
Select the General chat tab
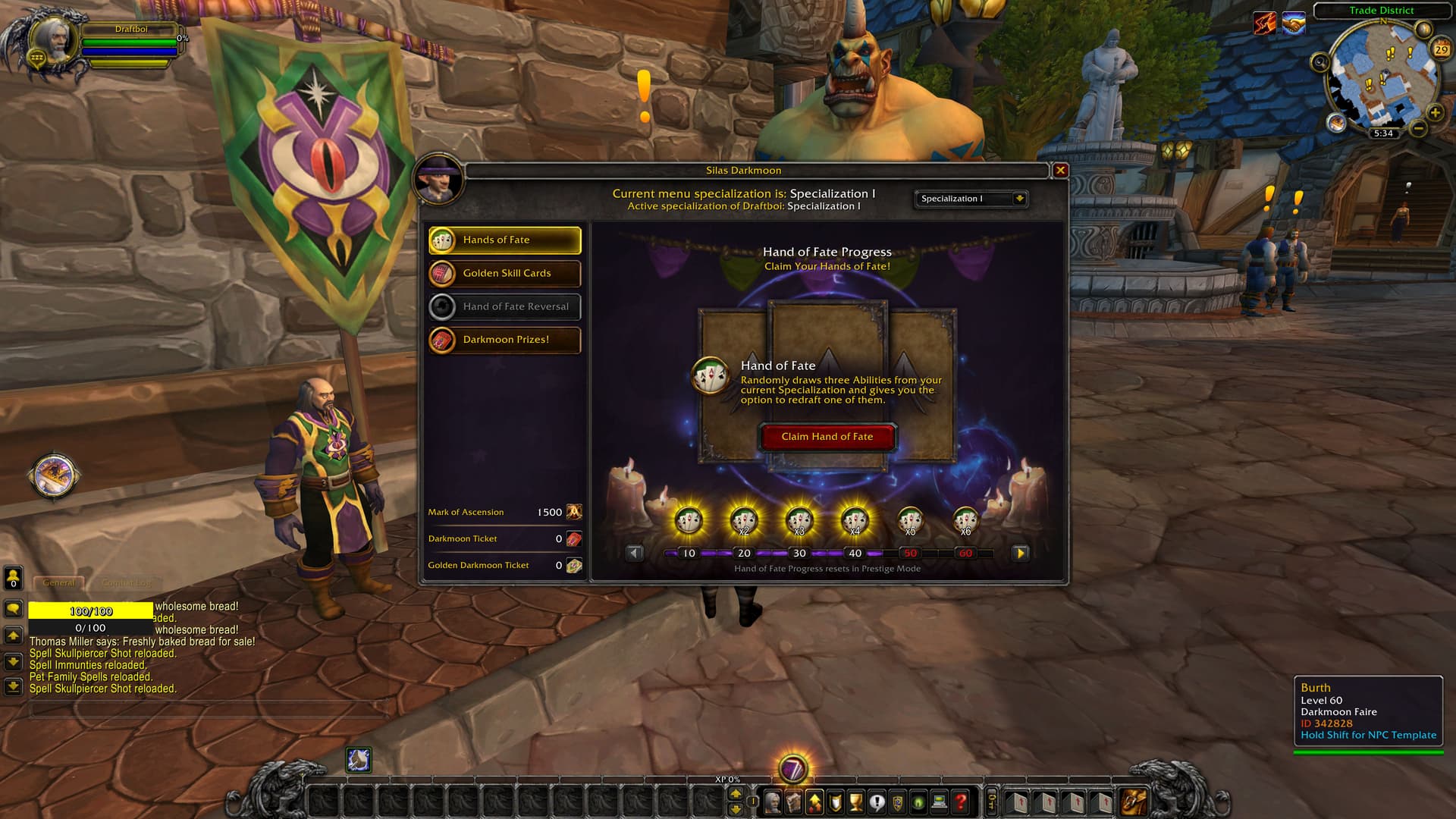[x=58, y=583]
